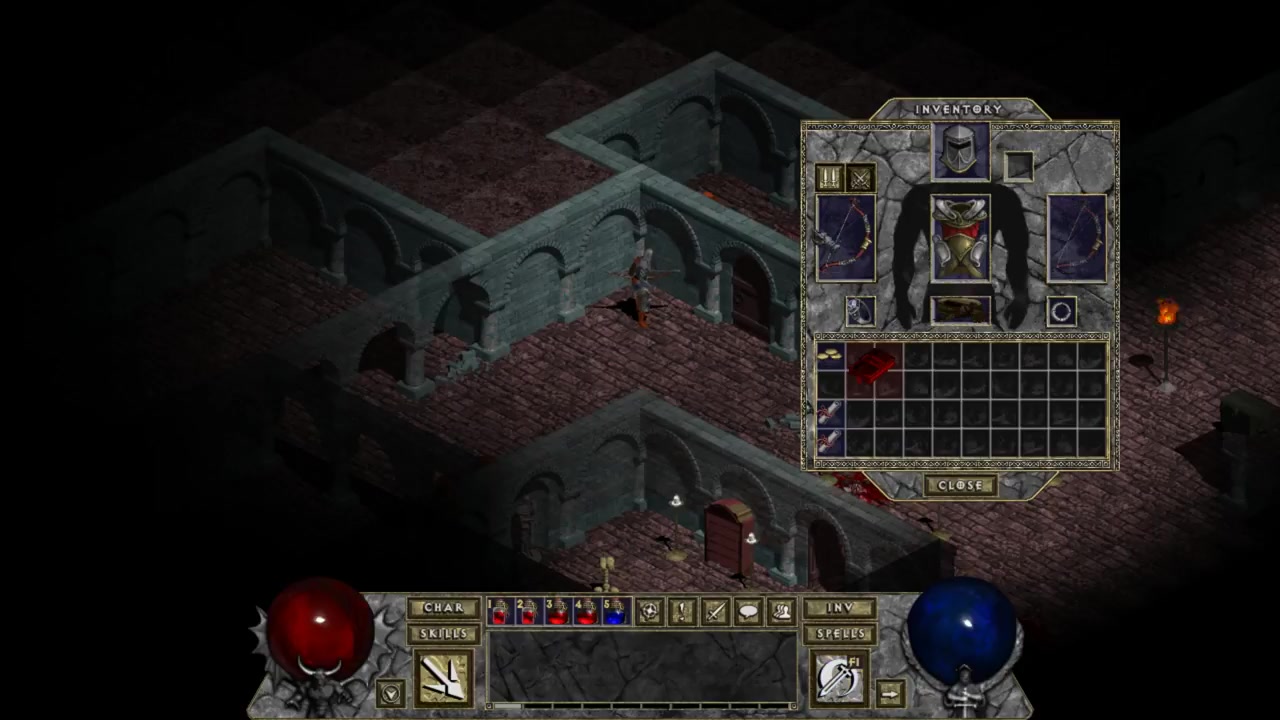Viewport: 1280px width, 720px height.
Task: Pick the bow in the left weapon slot
Action: [x=846, y=239]
